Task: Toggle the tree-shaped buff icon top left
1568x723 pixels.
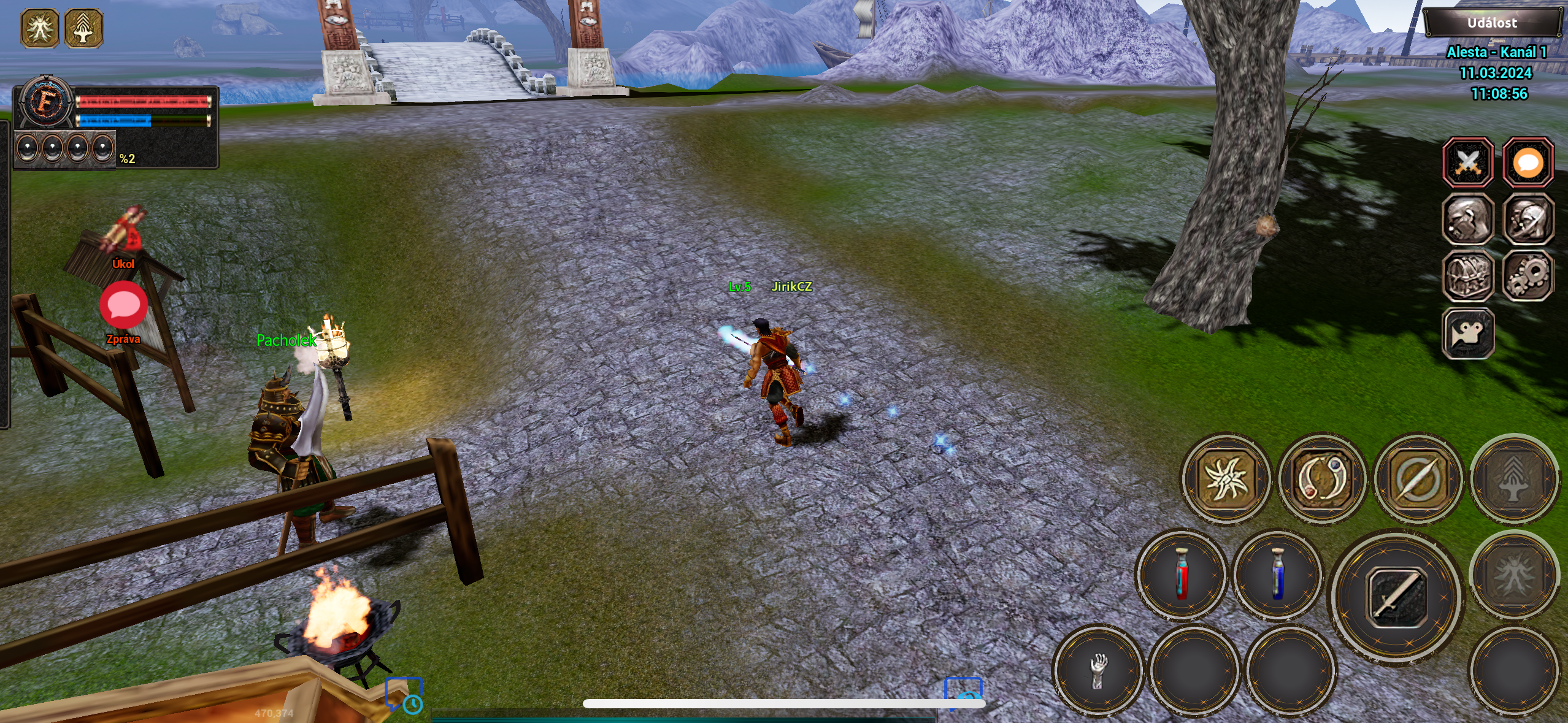Action: pos(84,27)
